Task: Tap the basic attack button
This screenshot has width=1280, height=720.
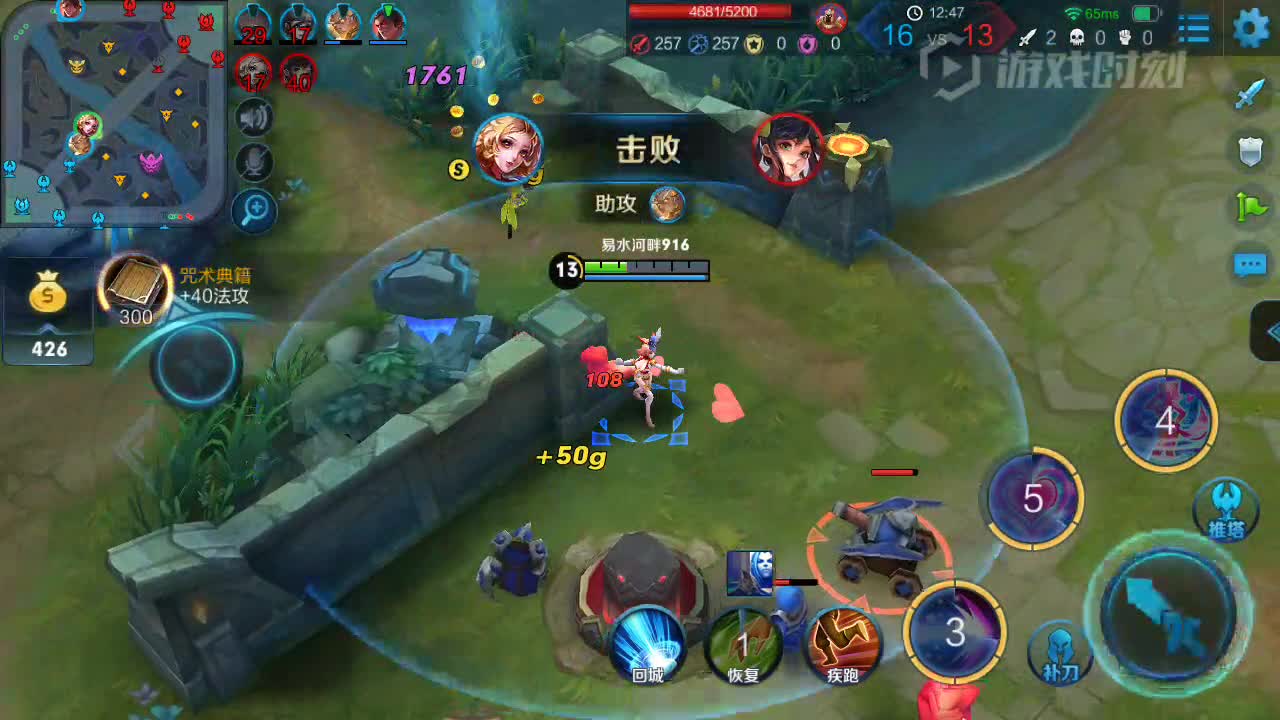Action: 1167,609
